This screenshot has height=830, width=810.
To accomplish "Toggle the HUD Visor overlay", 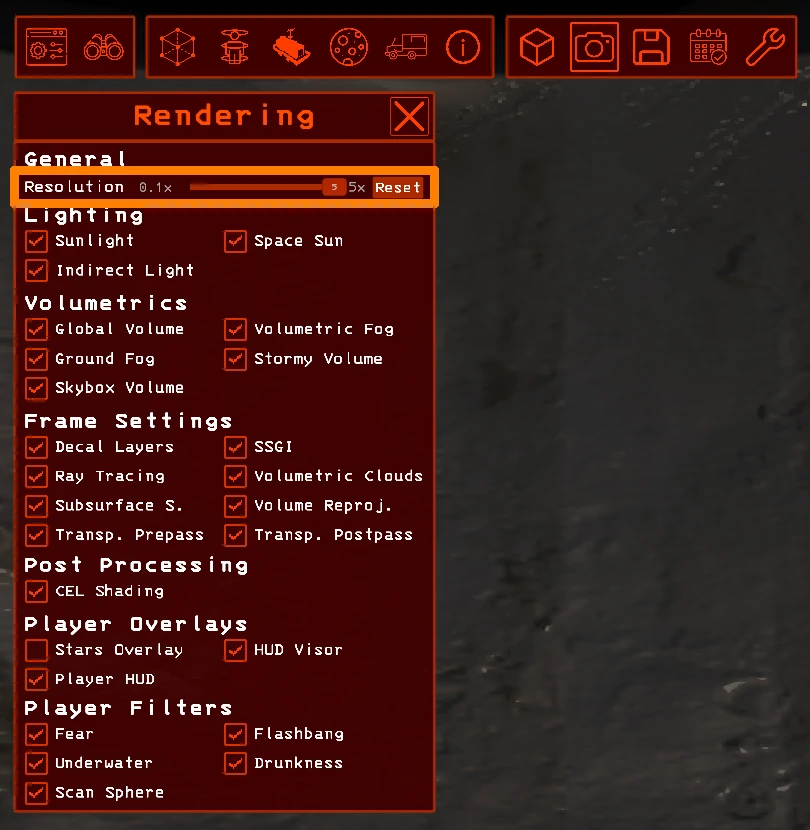I will click(236, 650).
